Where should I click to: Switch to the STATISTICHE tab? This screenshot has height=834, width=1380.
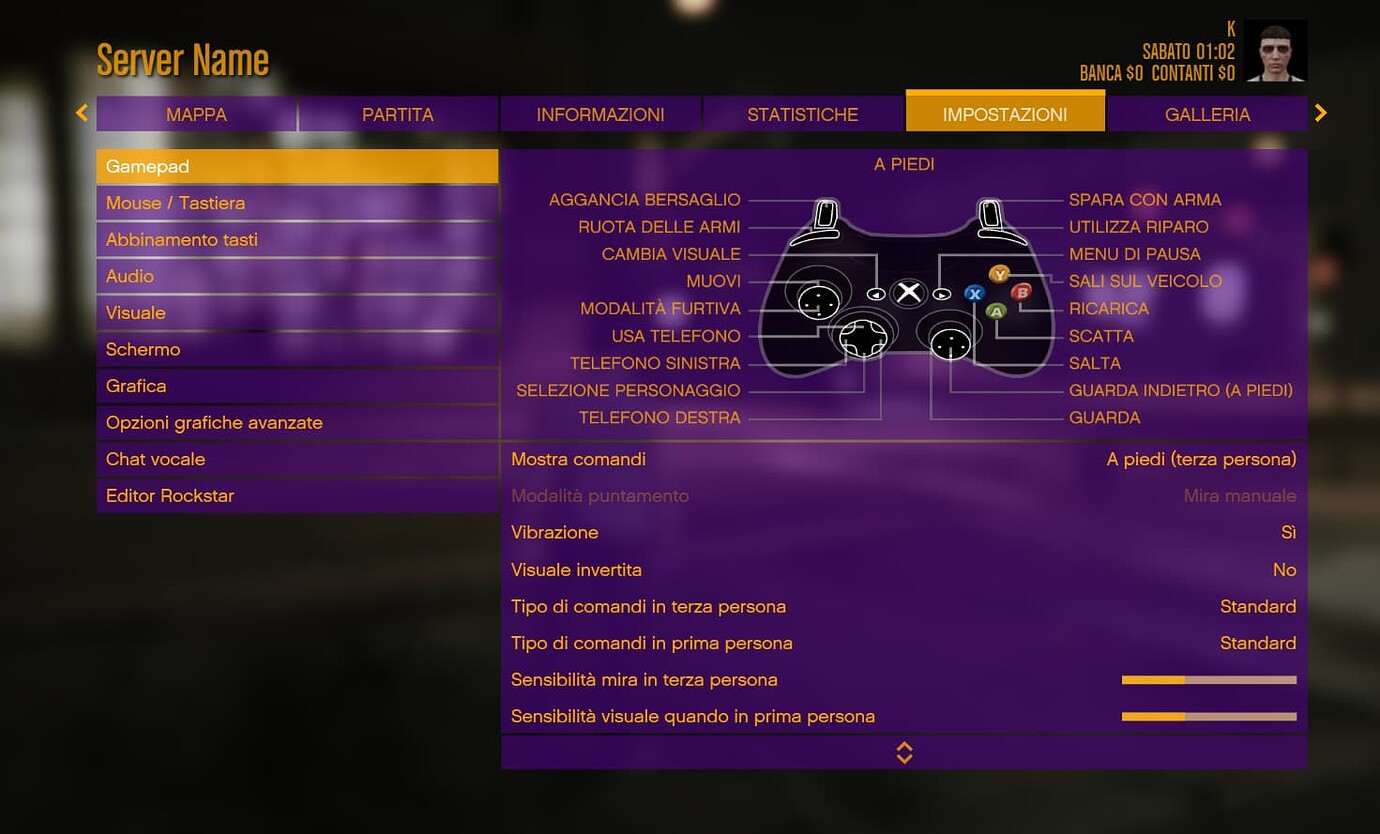(x=802, y=113)
